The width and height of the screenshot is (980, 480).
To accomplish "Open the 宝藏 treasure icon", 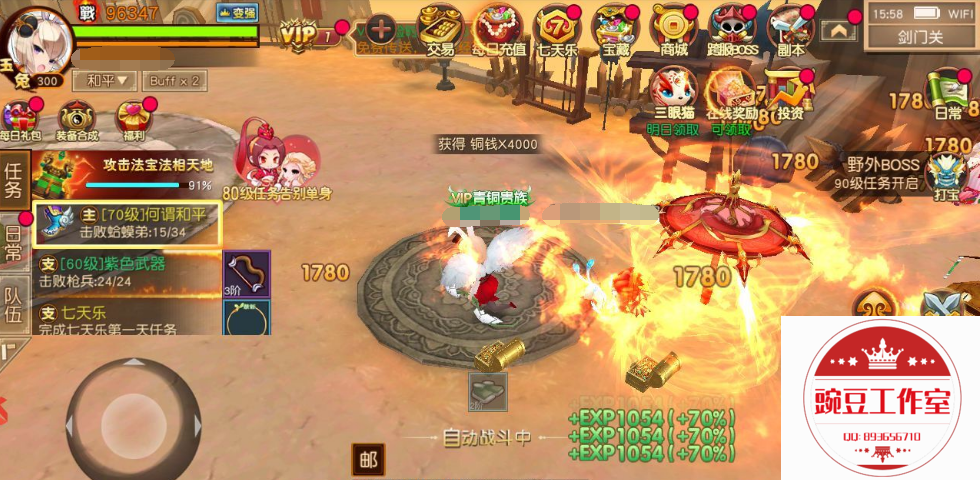I will (x=616, y=27).
